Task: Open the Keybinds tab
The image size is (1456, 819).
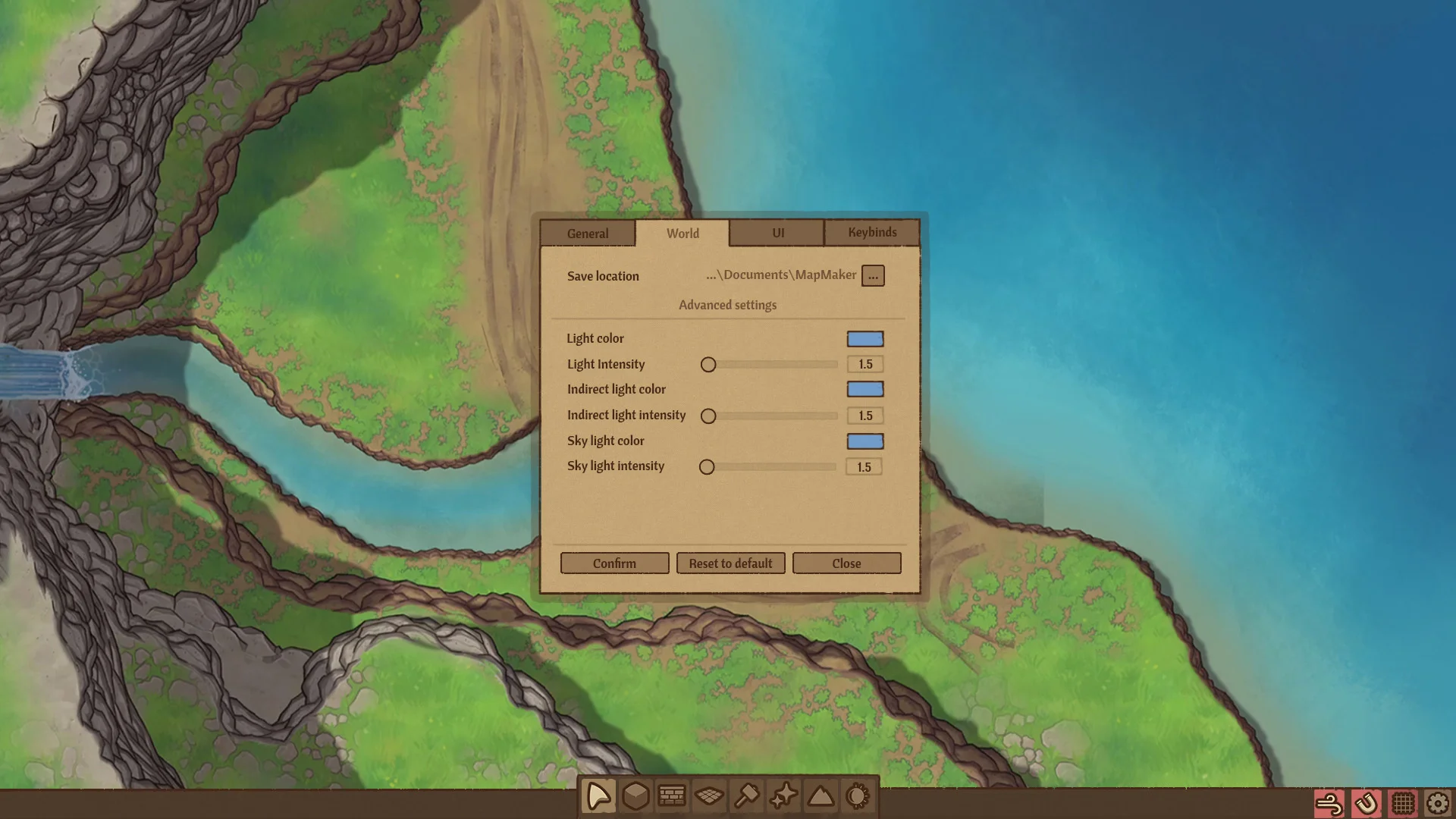Action: tap(872, 233)
